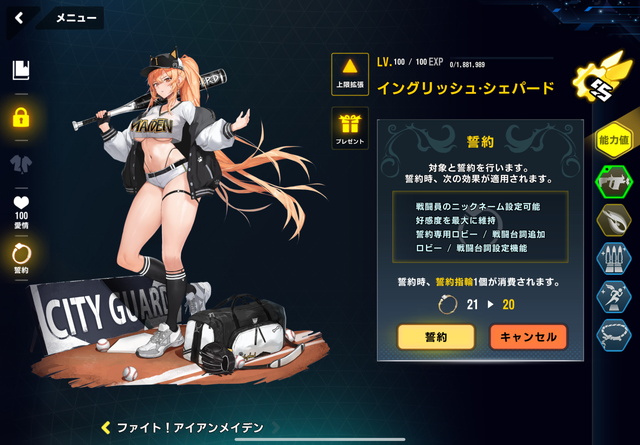Switch to the 能力値 stats tab
This screenshot has height=445, width=640.
coord(614,140)
